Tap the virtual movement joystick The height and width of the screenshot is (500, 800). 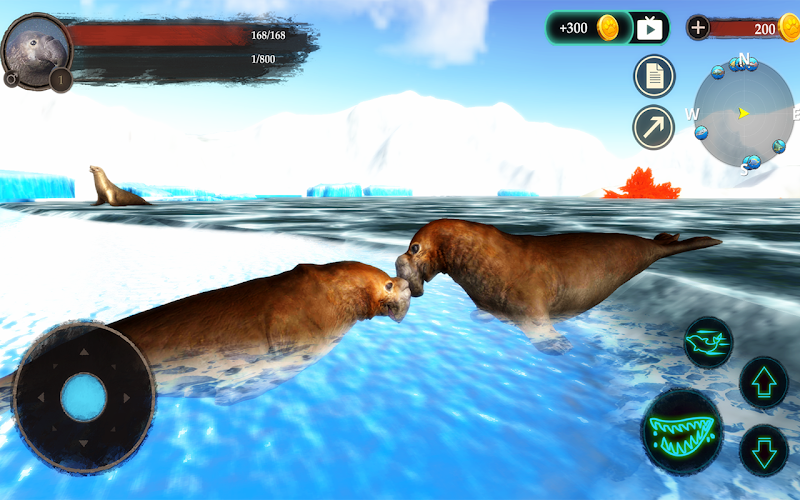click(x=83, y=397)
